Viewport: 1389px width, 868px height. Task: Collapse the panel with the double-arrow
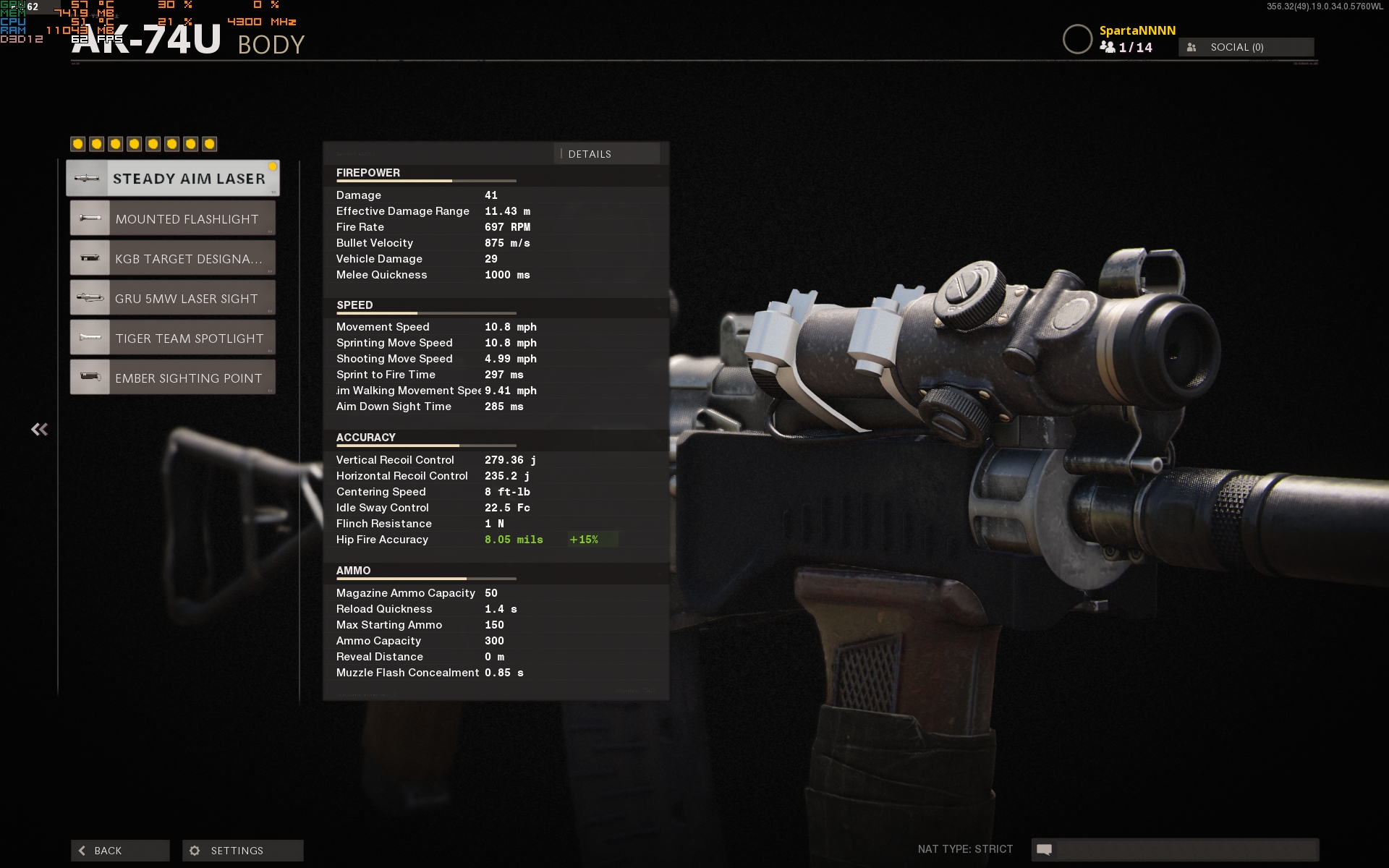(40, 430)
